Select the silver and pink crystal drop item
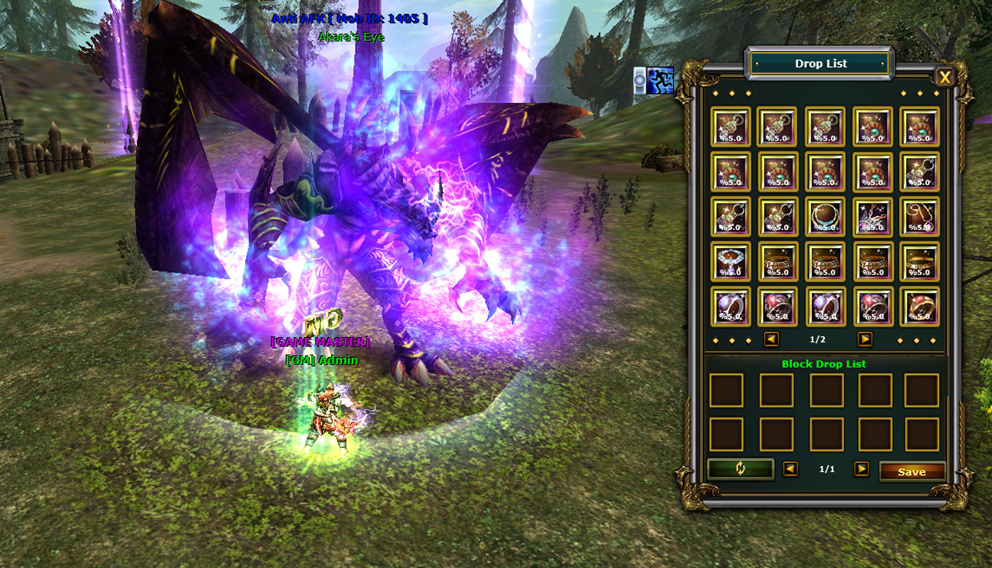 pyautogui.click(x=872, y=216)
